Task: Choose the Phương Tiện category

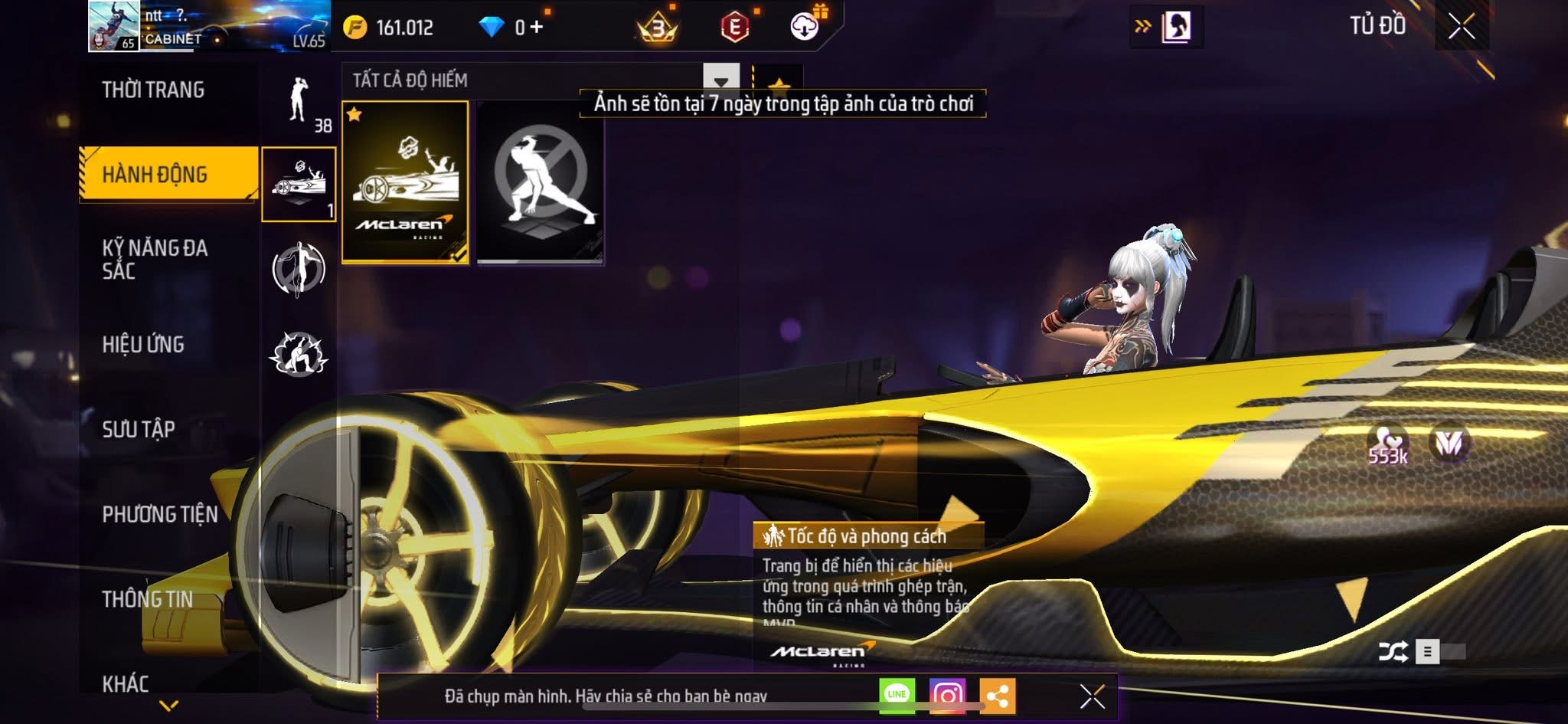Action: point(160,514)
